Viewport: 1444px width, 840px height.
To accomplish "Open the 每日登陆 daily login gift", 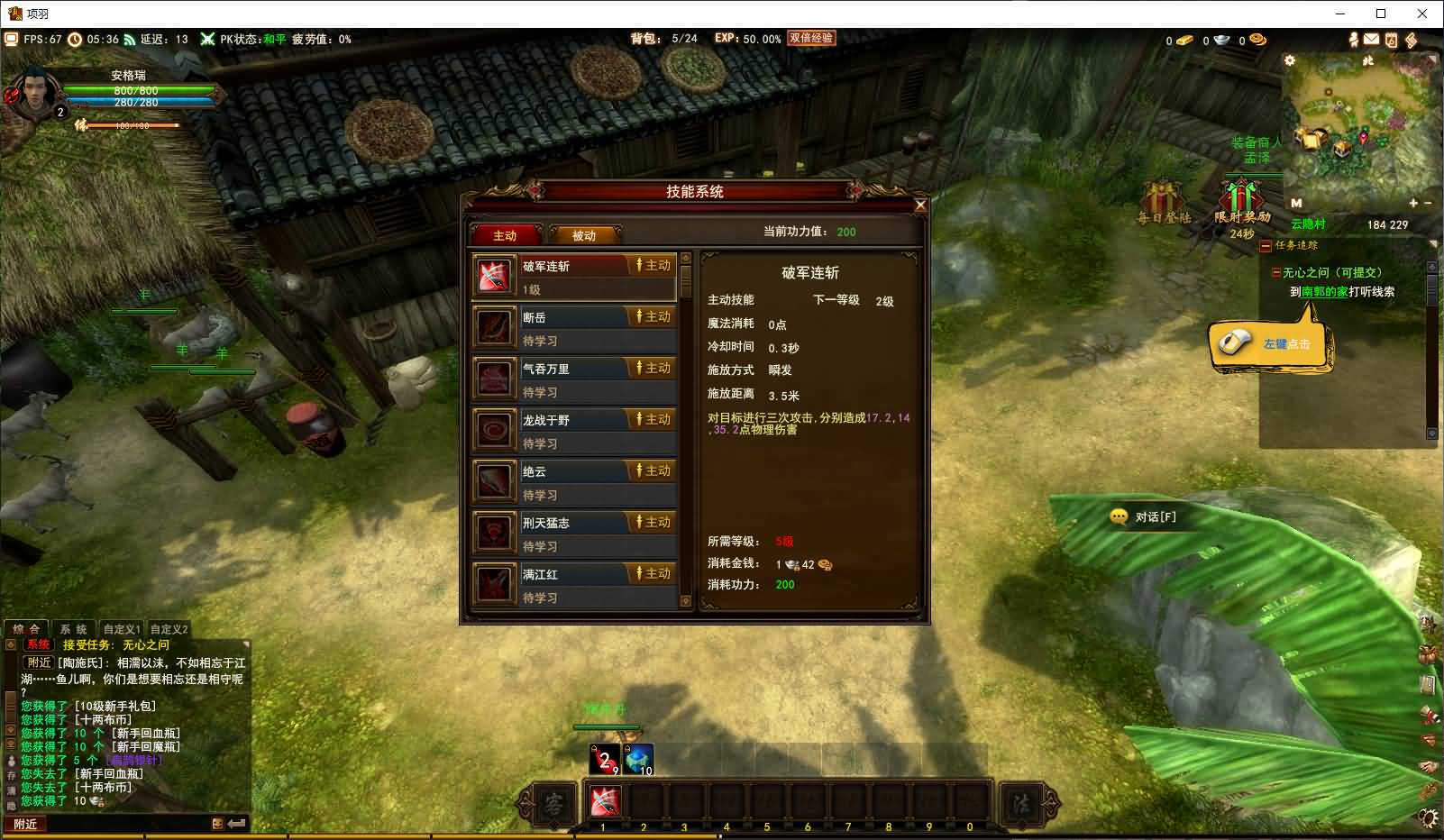I will point(1164,201).
